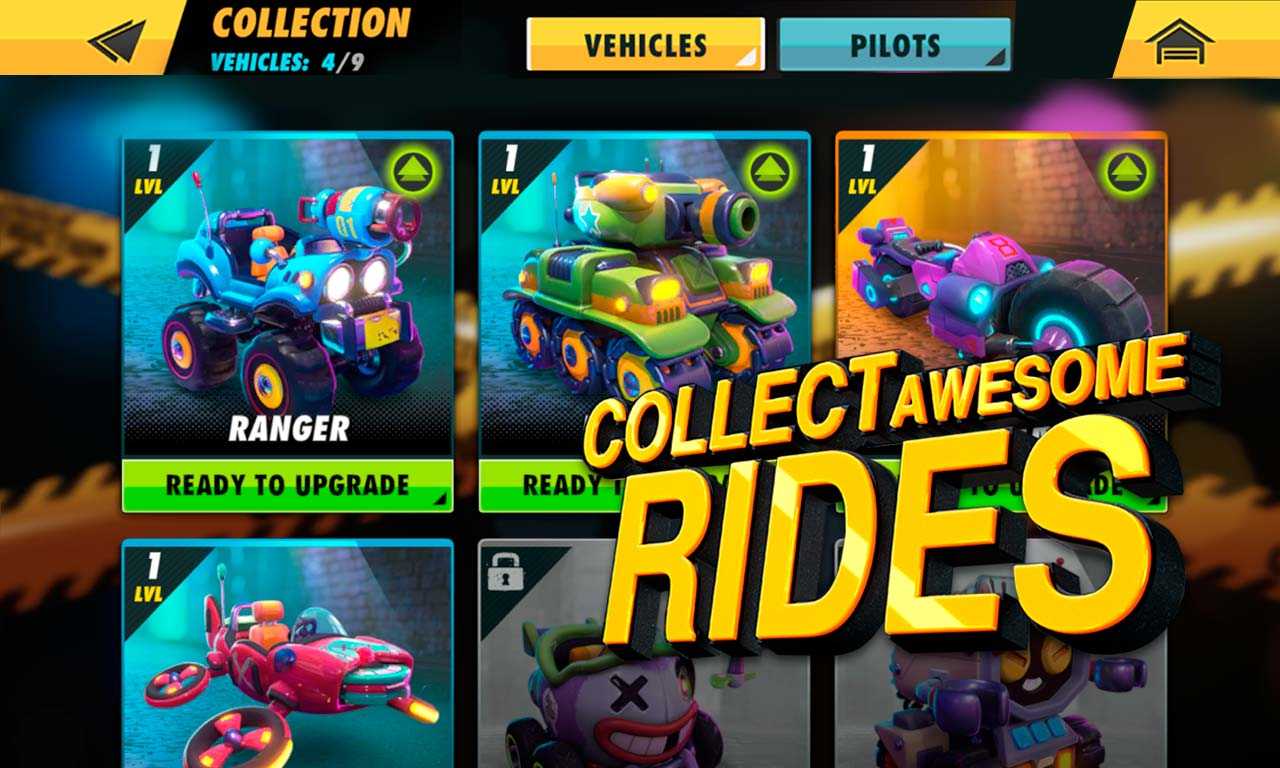Click Ranger's Ready to Upgrade button

[287, 486]
